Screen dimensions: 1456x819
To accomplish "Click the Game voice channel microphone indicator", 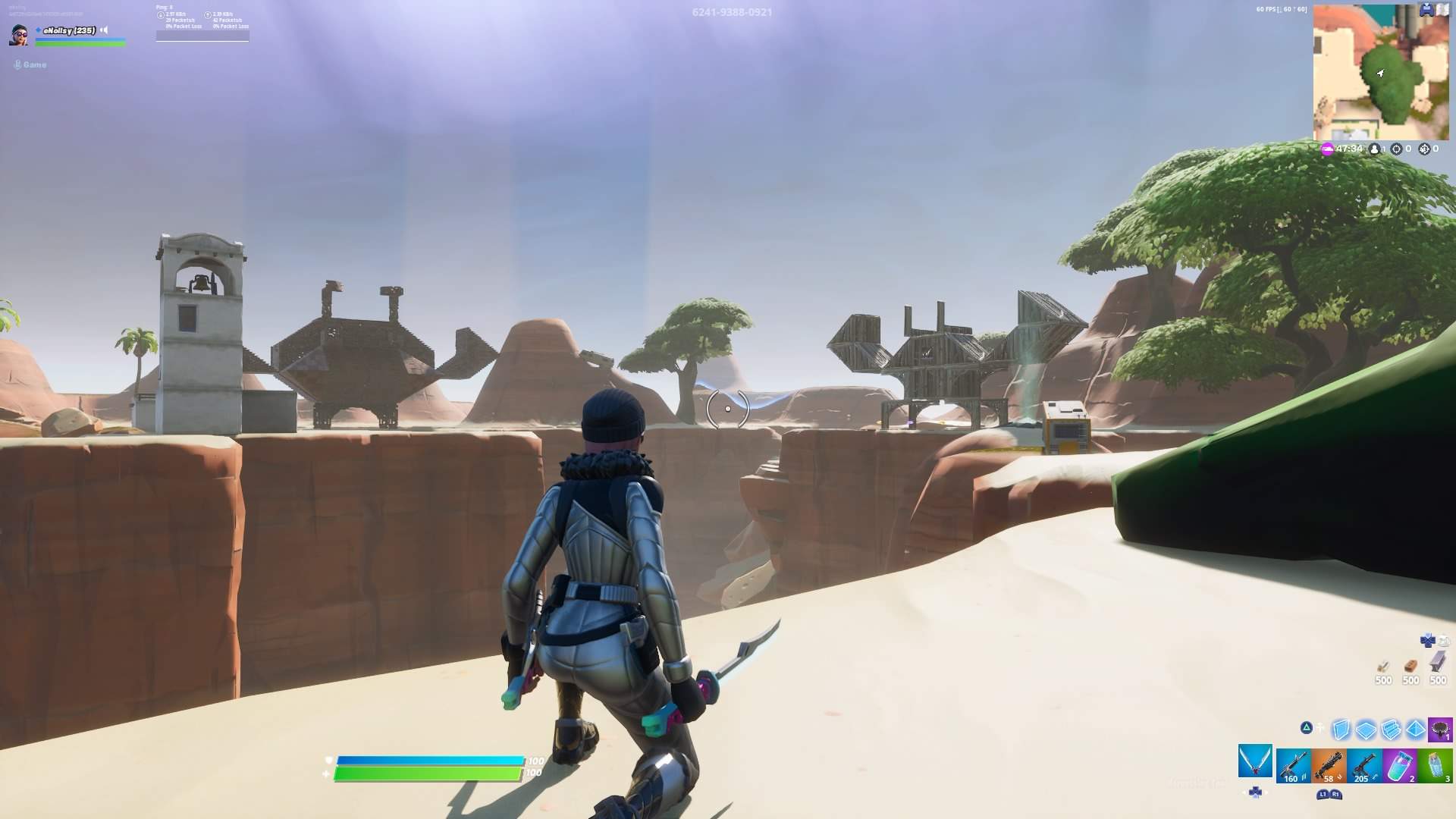I will 17,64.
